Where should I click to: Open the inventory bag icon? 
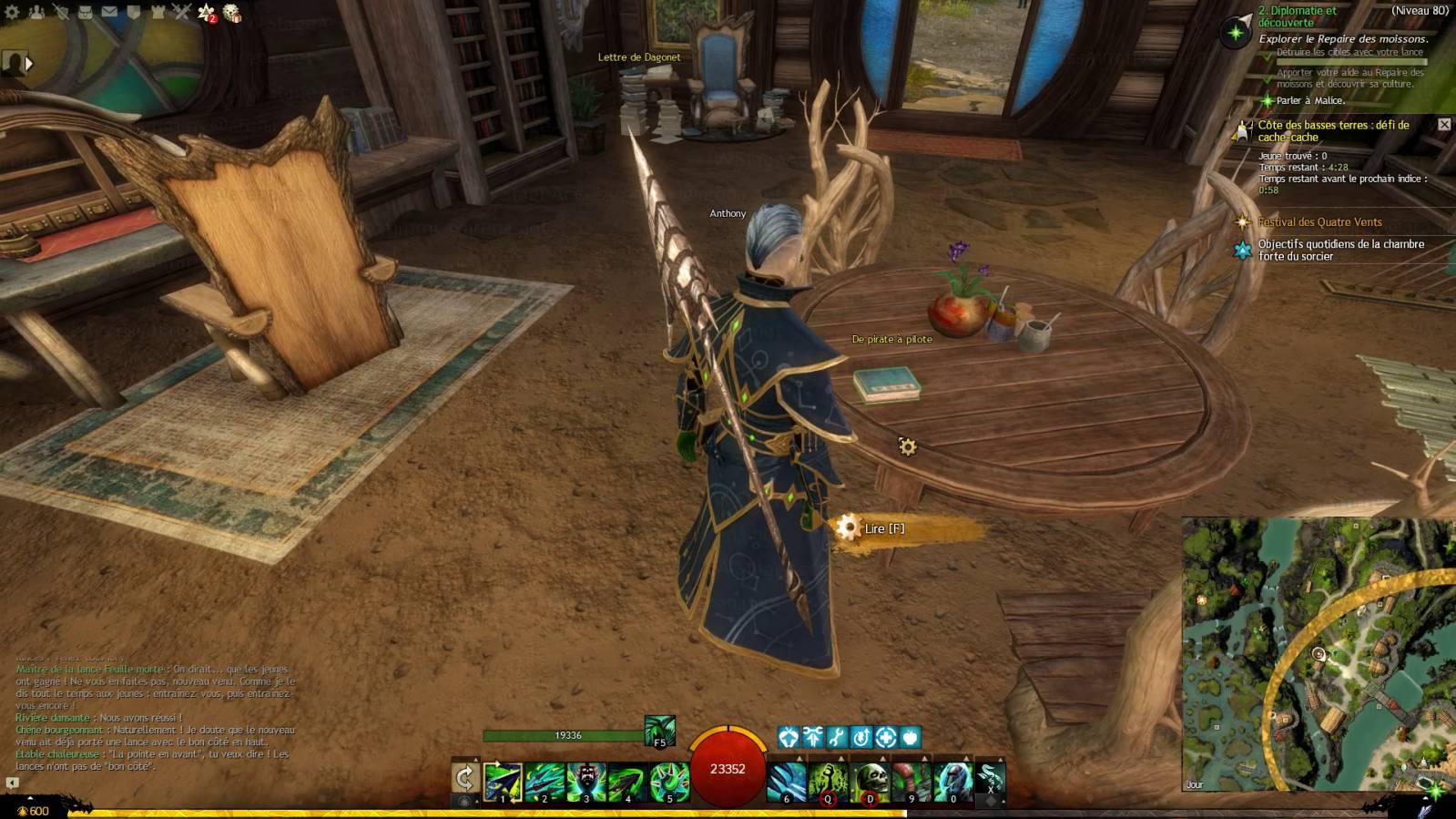coord(85,12)
